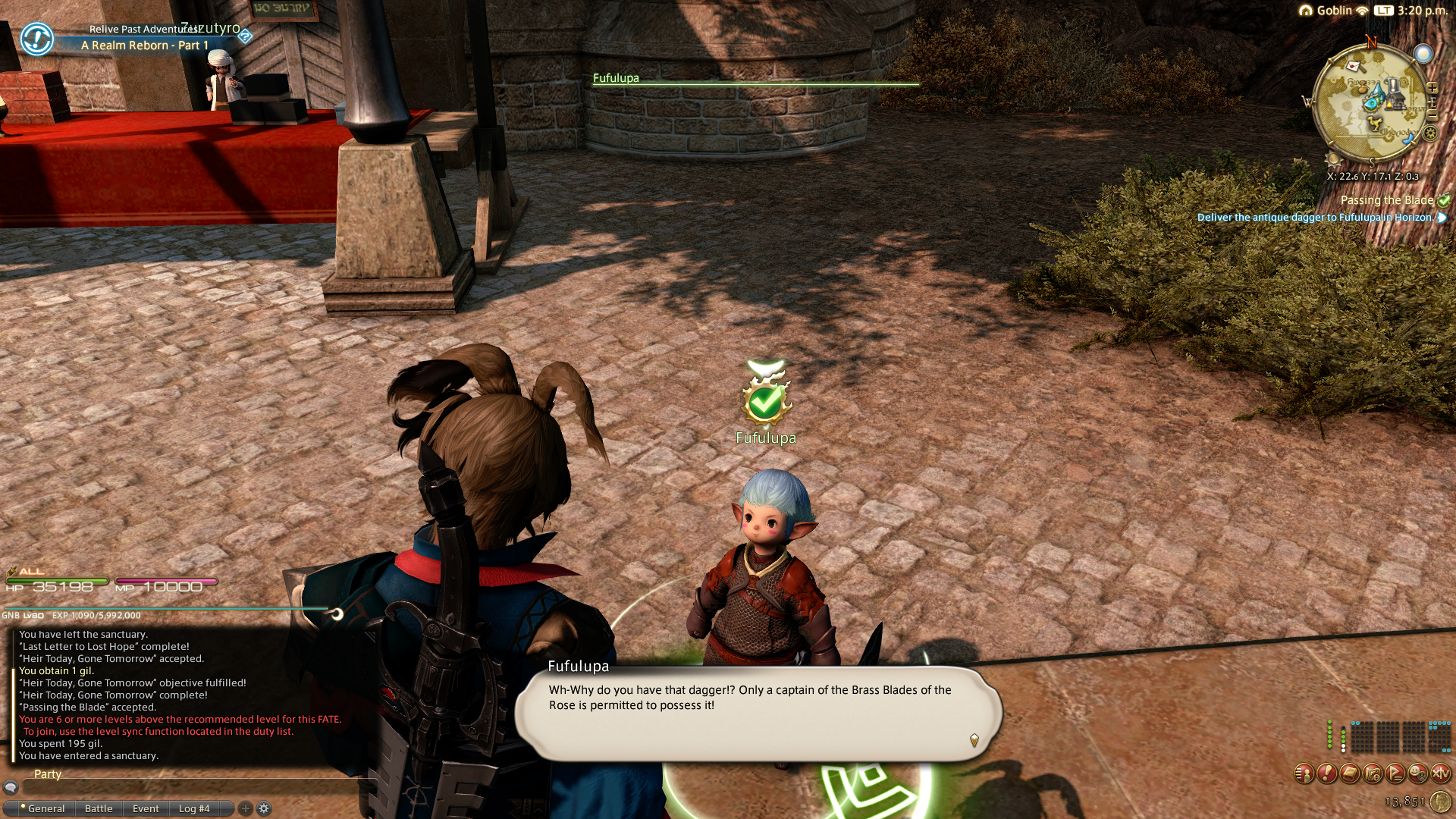Select the Passing the Blade quest tracker

coord(1386,200)
